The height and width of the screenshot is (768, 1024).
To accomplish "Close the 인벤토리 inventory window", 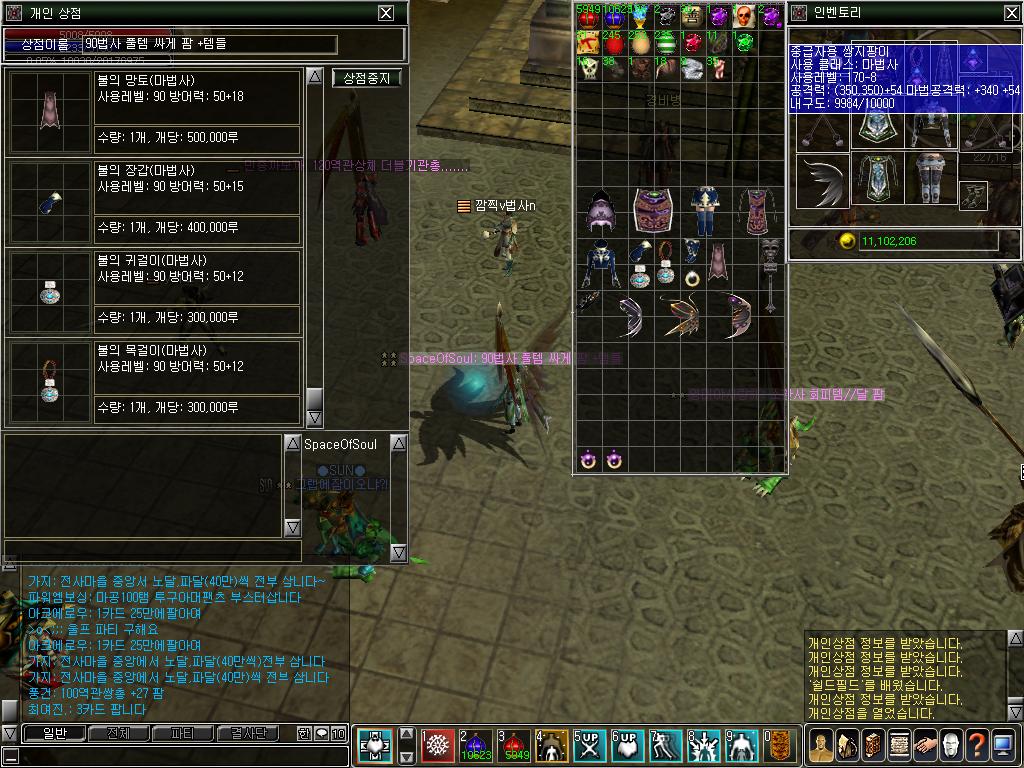I will 1011,13.
